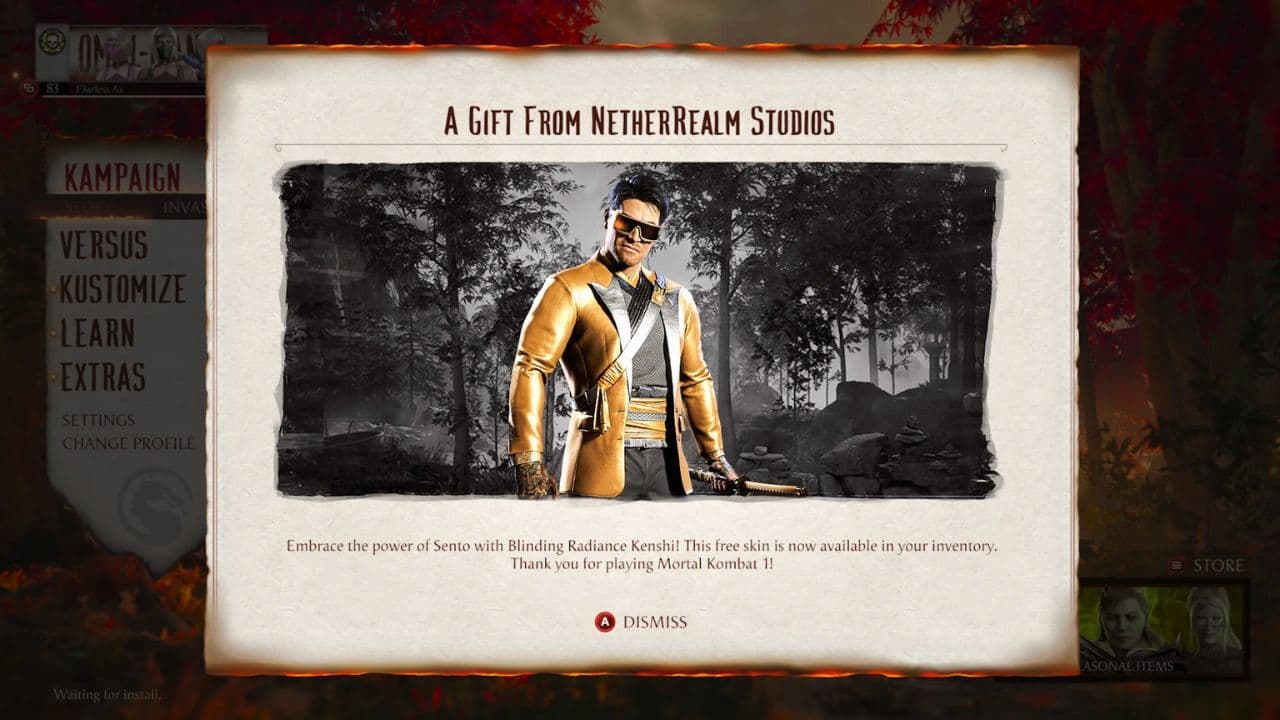The height and width of the screenshot is (720, 1280).
Task: Select the skull wreath emblem on player banner
Action: click(52, 43)
